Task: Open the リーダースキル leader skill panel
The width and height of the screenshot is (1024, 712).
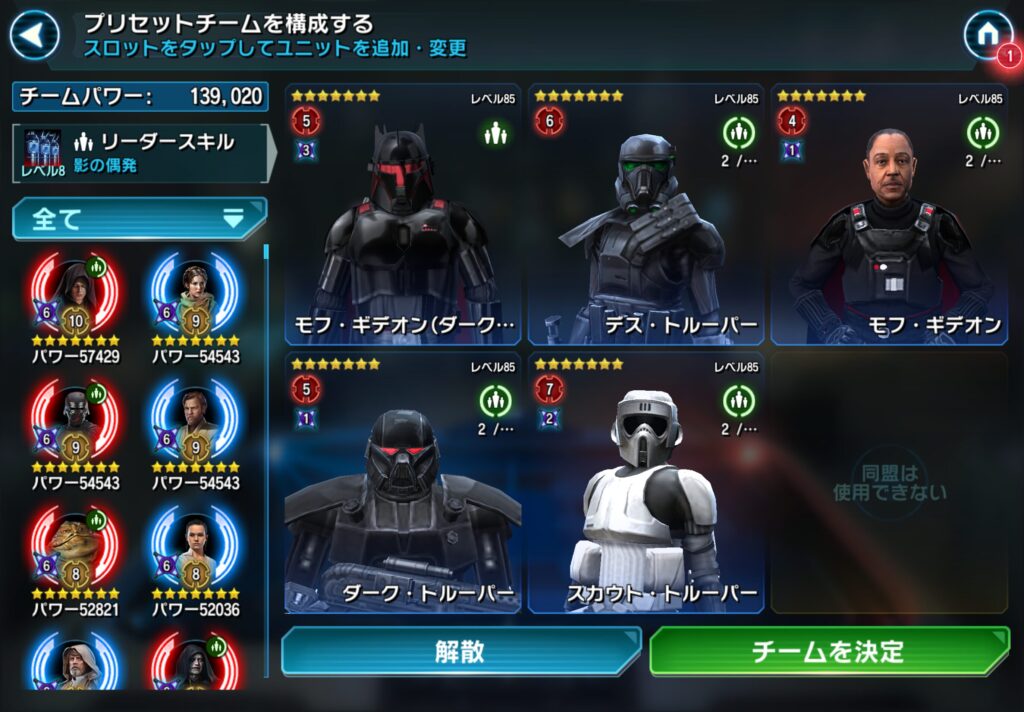Action: 141,153
